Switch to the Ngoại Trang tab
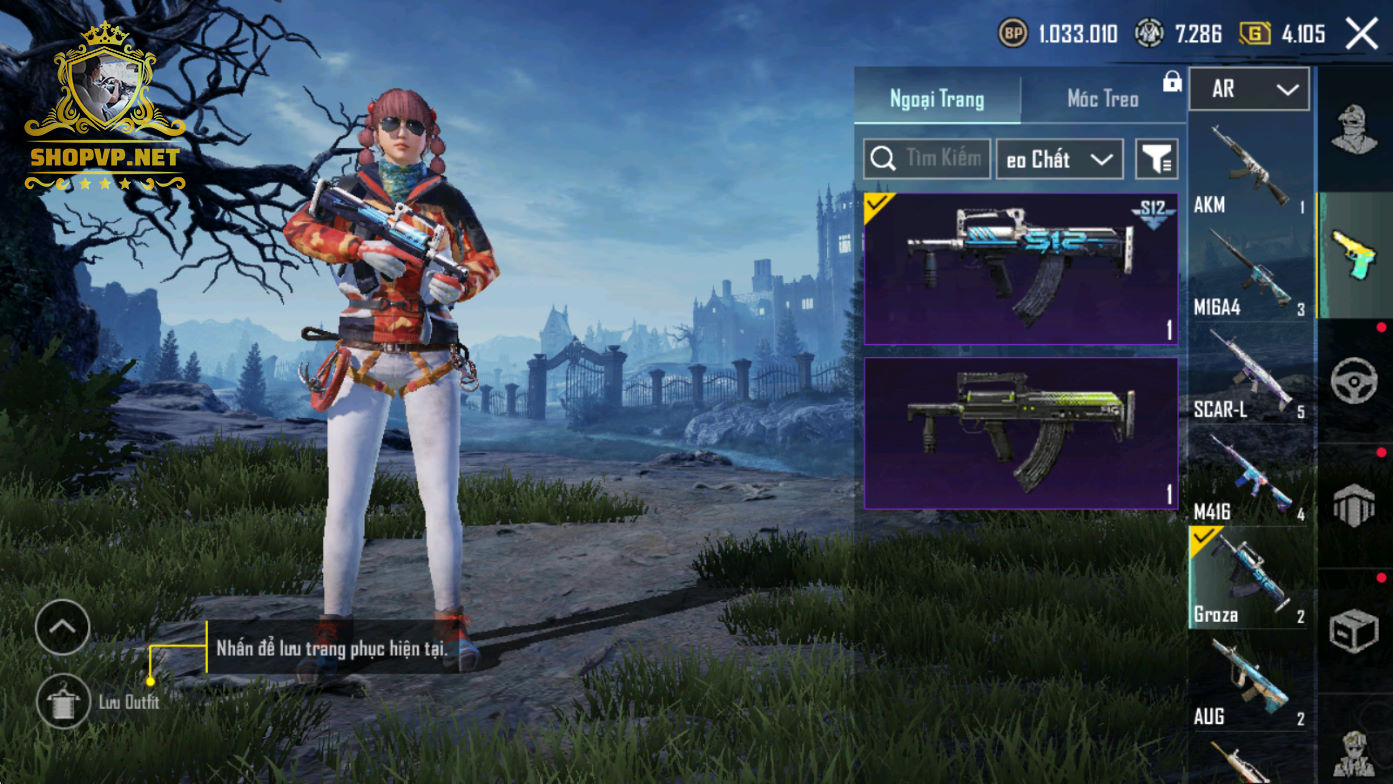 pos(937,99)
